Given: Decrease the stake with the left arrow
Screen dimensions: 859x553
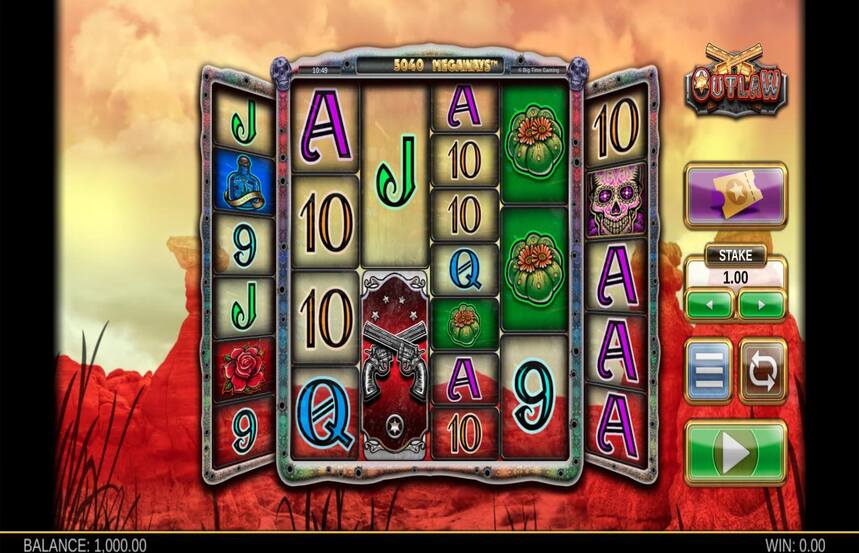Looking at the screenshot, I should pyautogui.click(x=709, y=303).
